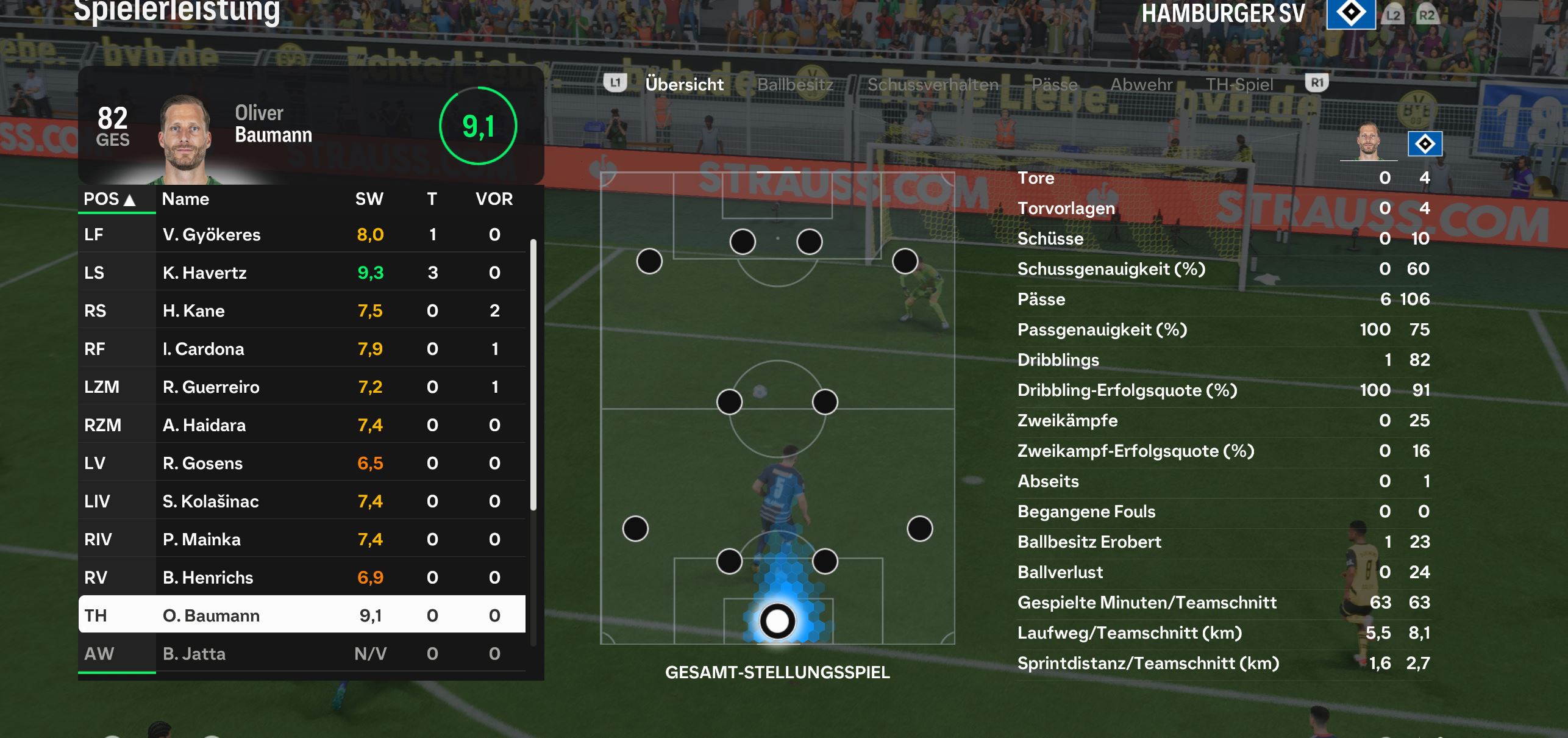
Task: Open the TH-Spiel tab
Action: point(1239,85)
